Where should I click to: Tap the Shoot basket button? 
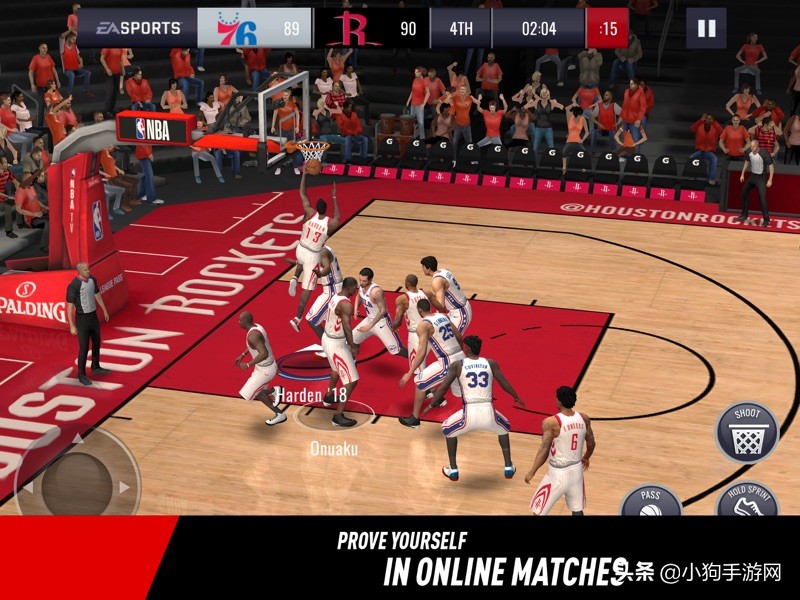[748, 432]
